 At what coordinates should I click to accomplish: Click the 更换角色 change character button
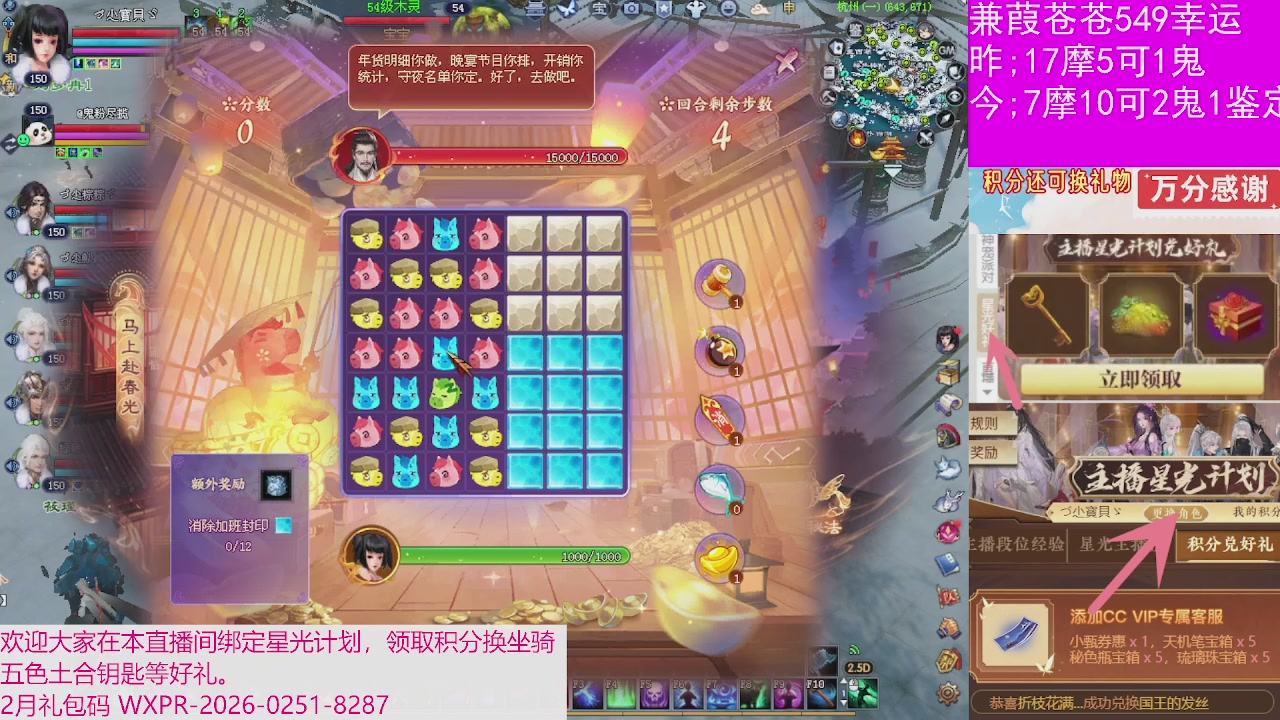pos(1177,513)
